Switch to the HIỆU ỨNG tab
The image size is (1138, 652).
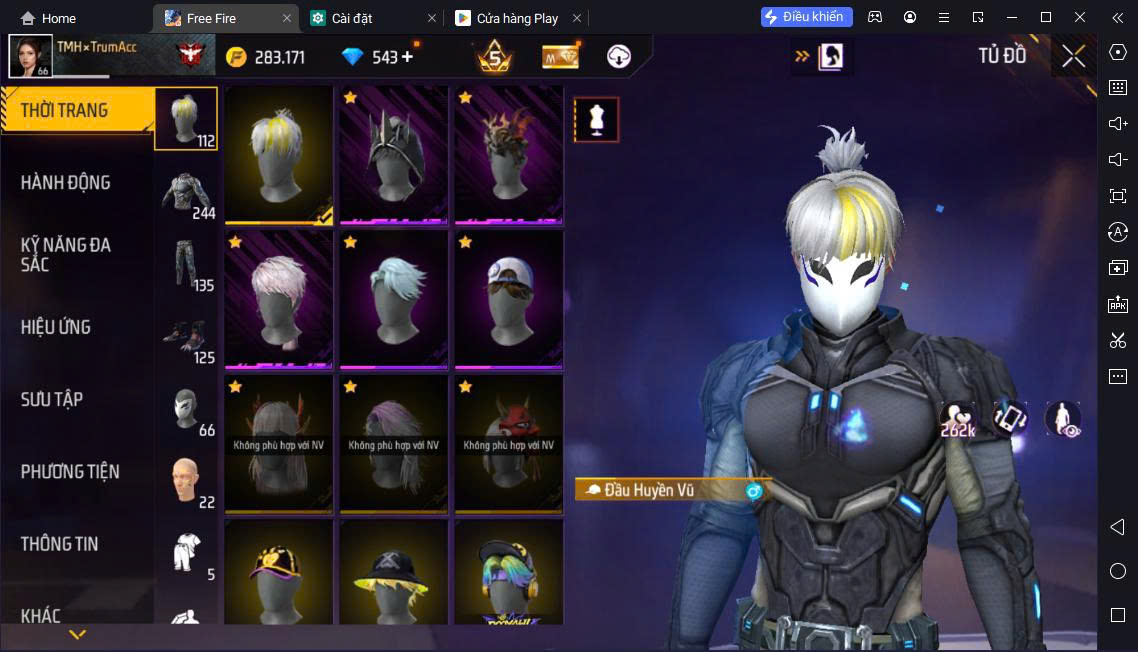point(56,327)
